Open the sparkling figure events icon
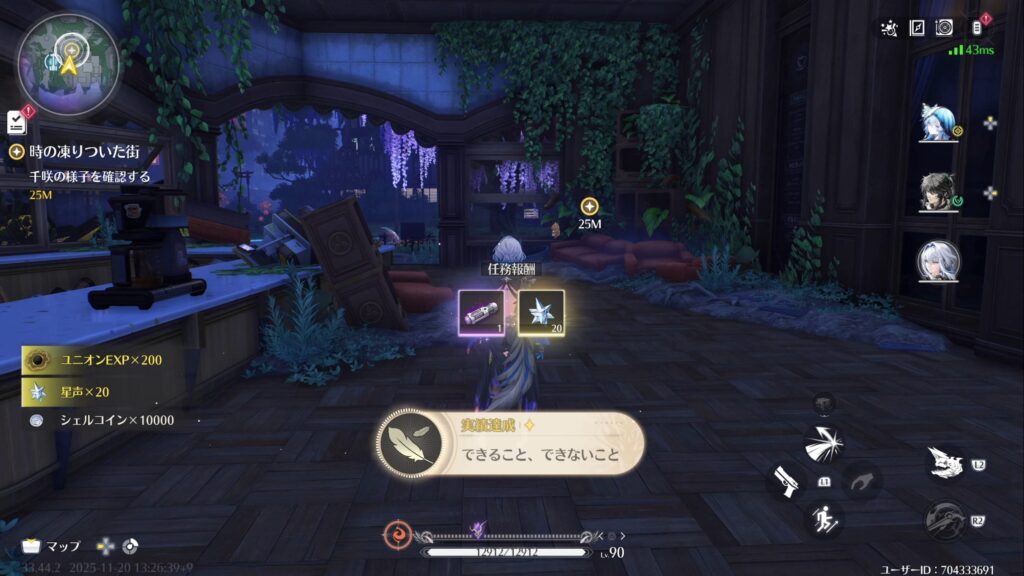Image resolution: width=1024 pixels, height=576 pixels. (888, 28)
